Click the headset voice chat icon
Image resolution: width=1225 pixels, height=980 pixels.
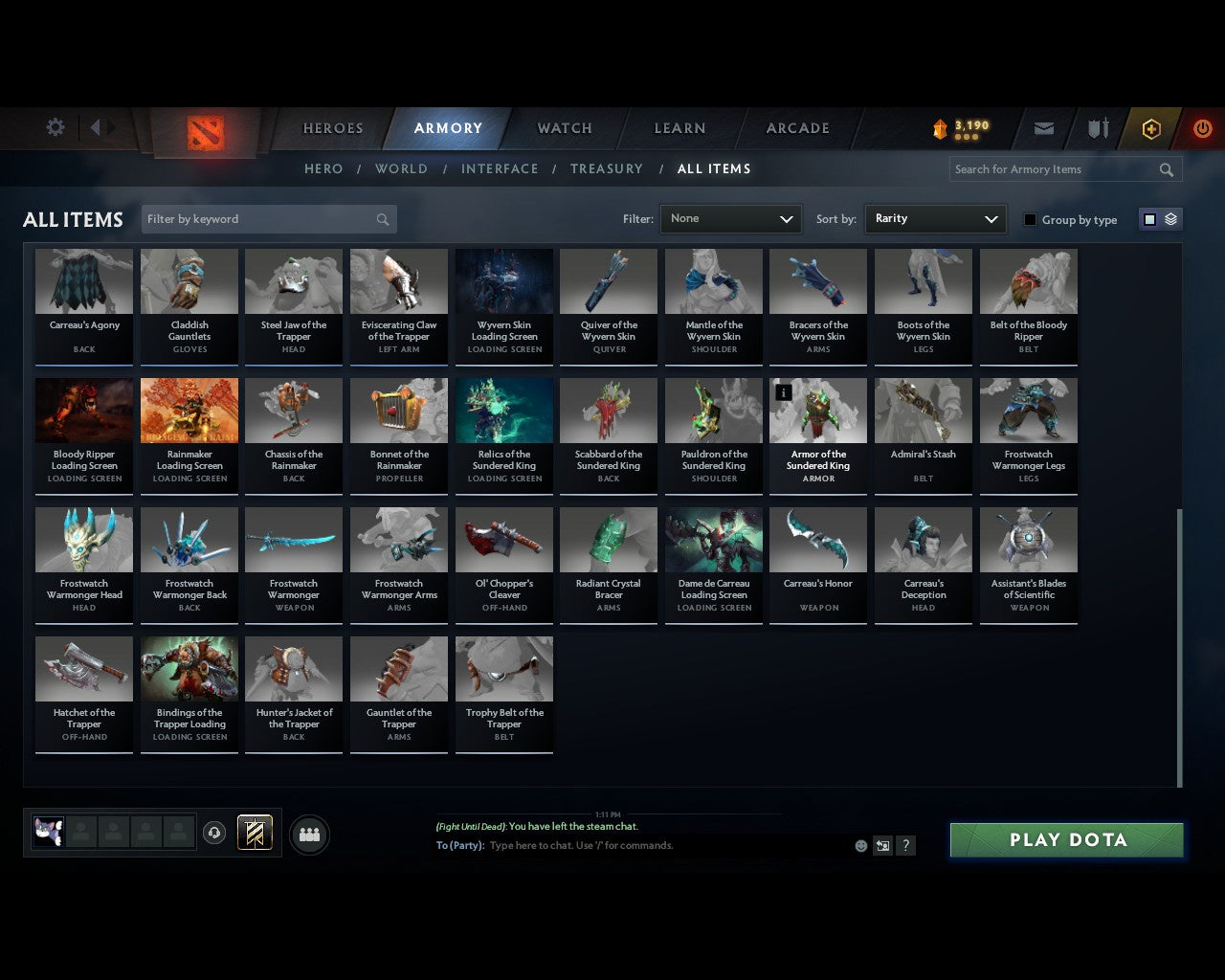[214, 833]
